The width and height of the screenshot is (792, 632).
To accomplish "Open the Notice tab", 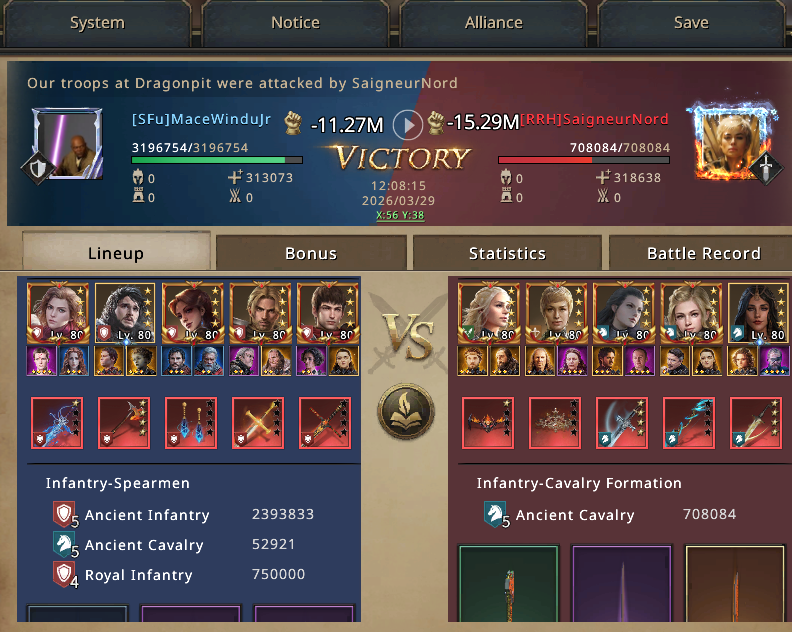I will pos(295,22).
